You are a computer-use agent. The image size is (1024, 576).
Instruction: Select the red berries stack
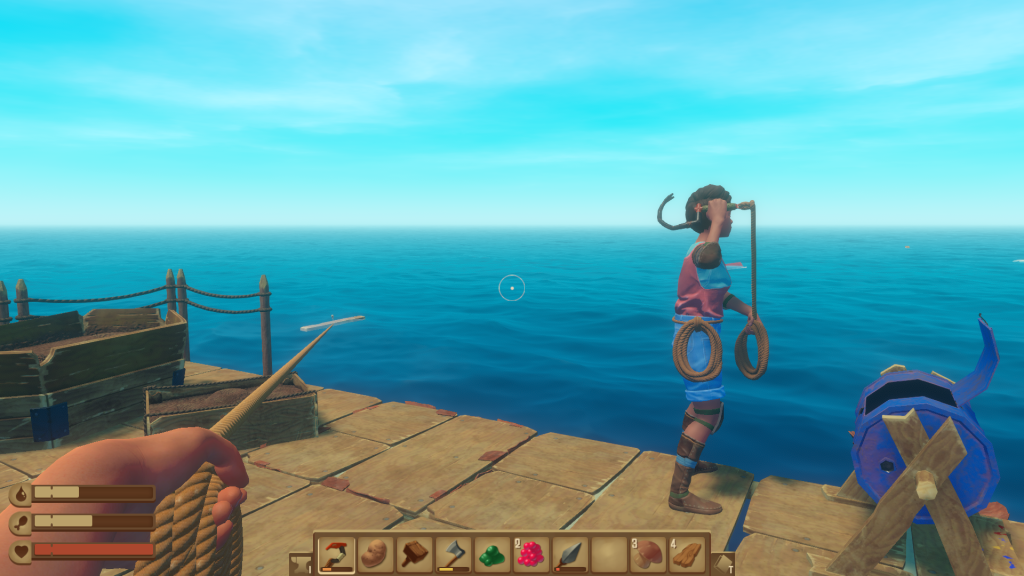531,554
